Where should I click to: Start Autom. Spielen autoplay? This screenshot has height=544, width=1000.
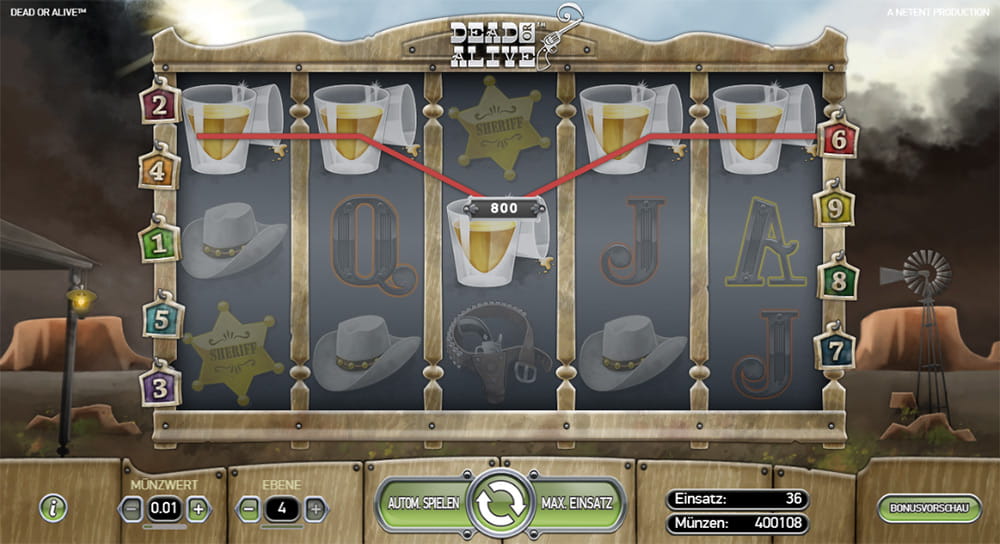(423, 504)
